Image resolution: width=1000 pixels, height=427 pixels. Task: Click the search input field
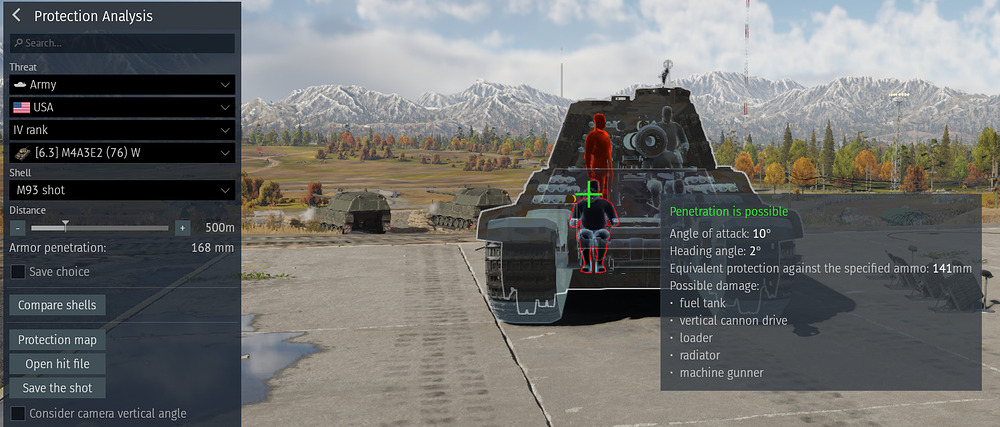tap(122, 43)
